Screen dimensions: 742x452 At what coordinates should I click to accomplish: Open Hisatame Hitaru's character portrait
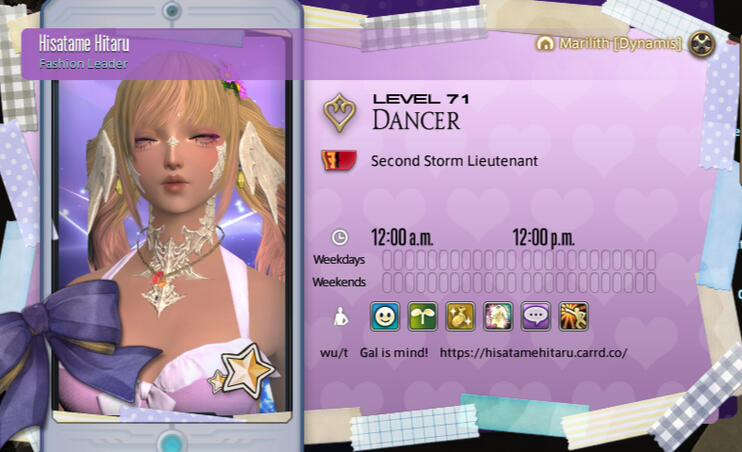[172, 240]
